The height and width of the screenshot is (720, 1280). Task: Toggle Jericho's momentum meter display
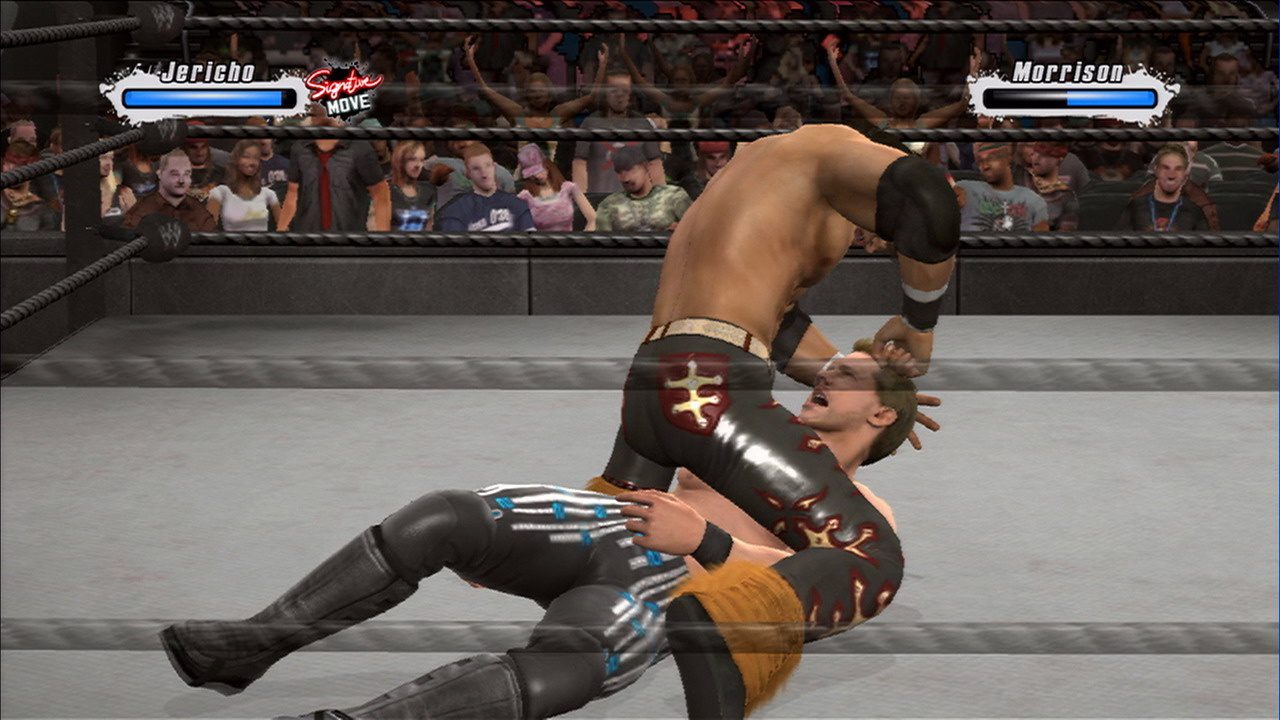[205, 96]
